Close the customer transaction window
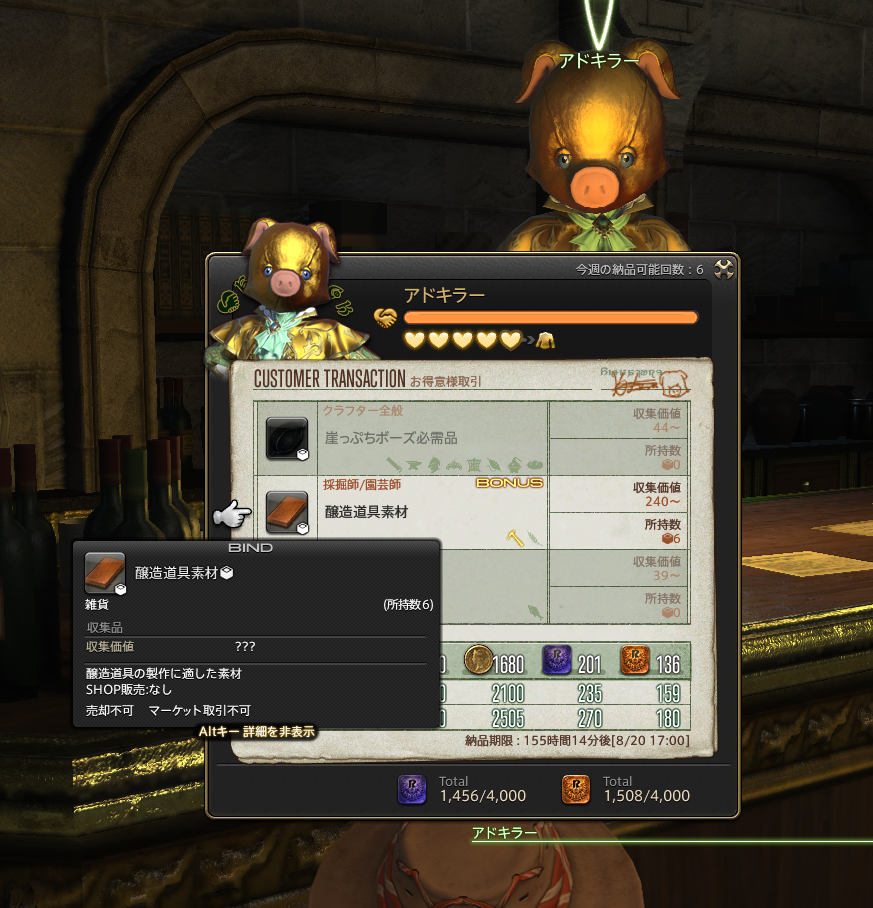The image size is (873, 908). point(725,268)
